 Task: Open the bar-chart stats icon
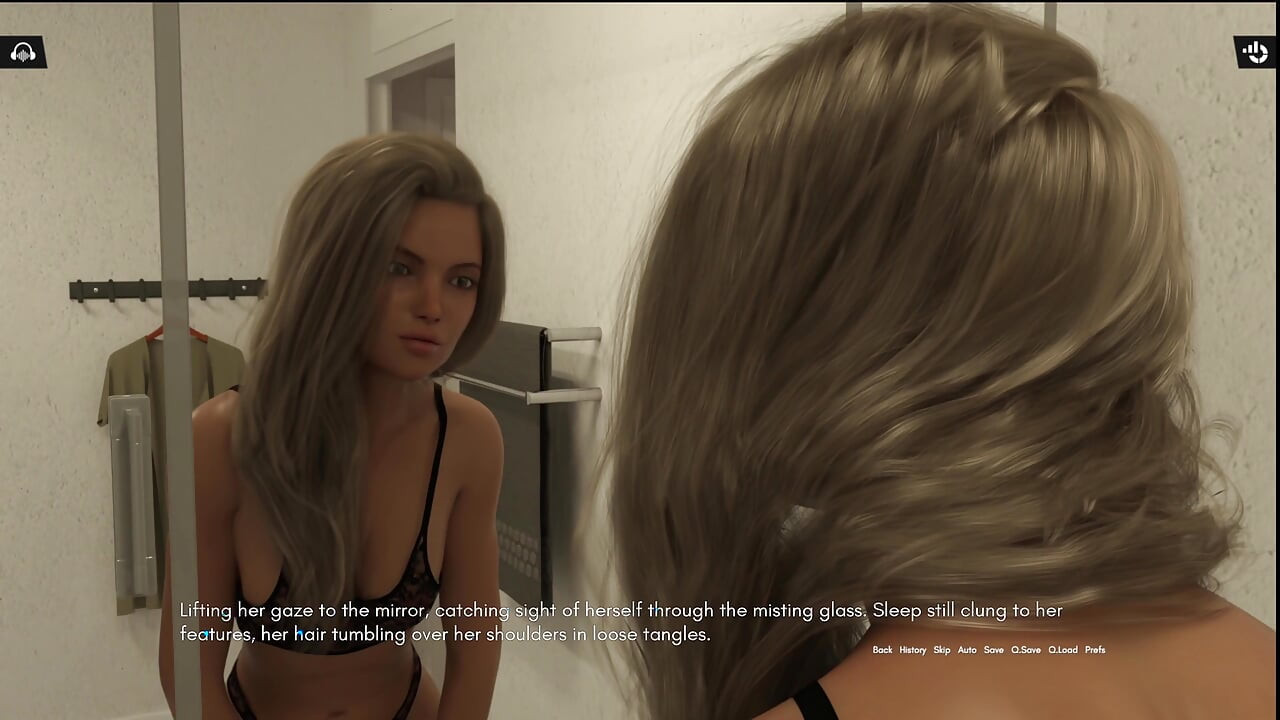tap(1255, 52)
